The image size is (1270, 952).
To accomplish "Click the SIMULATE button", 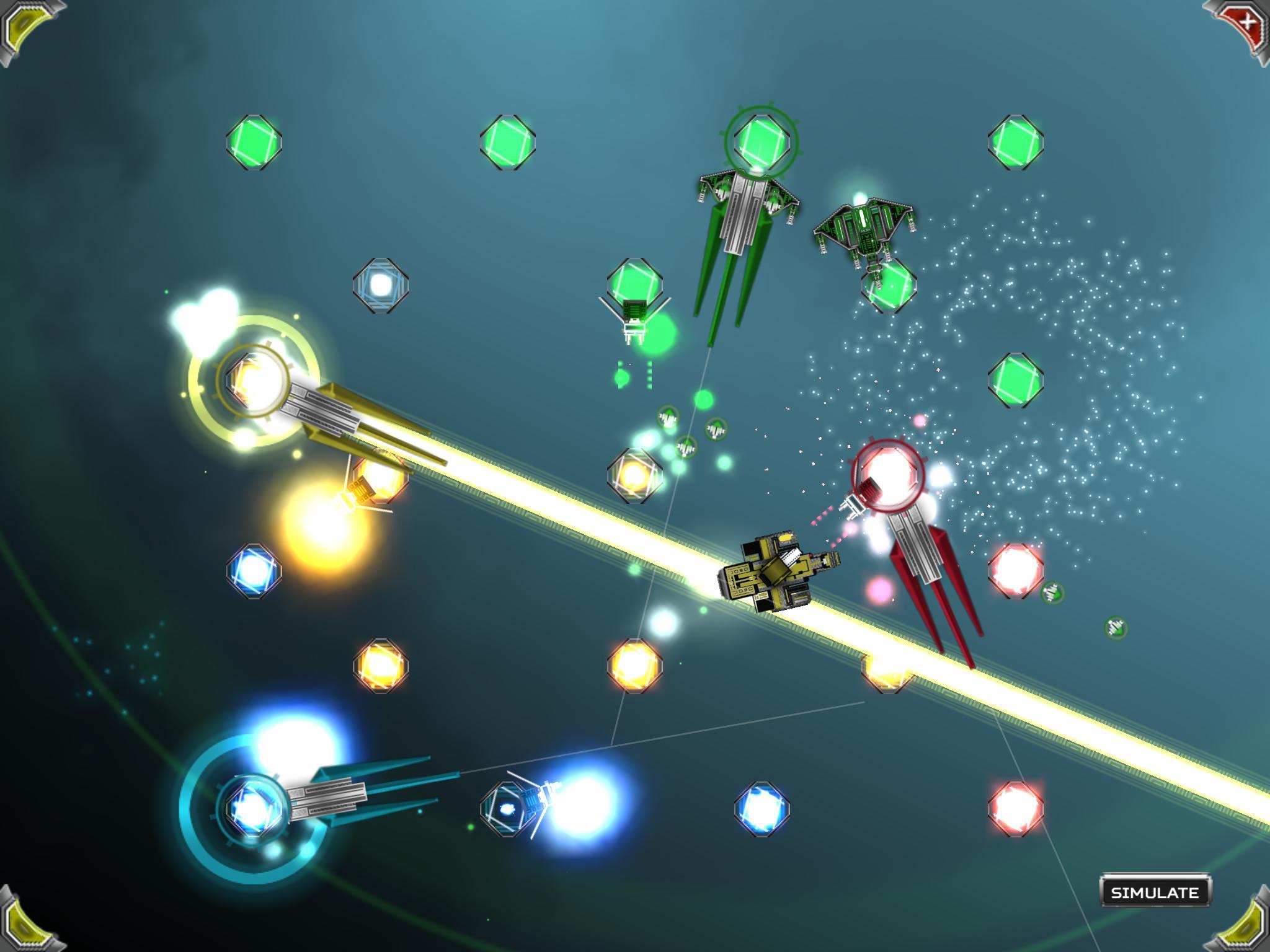I will pyautogui.click(x=1154, y=892).
